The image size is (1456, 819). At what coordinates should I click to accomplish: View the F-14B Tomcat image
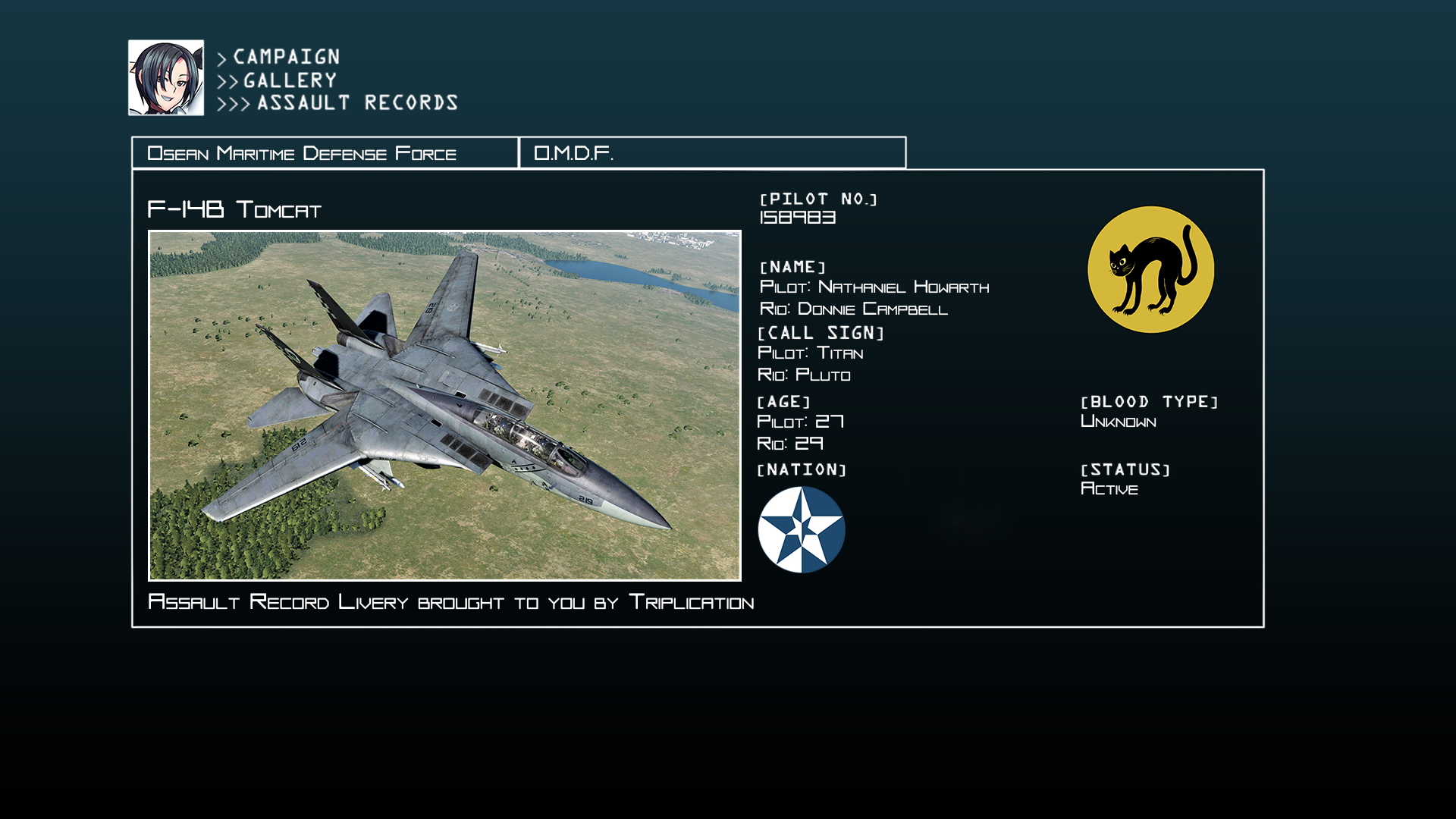(x=444, y=406)
